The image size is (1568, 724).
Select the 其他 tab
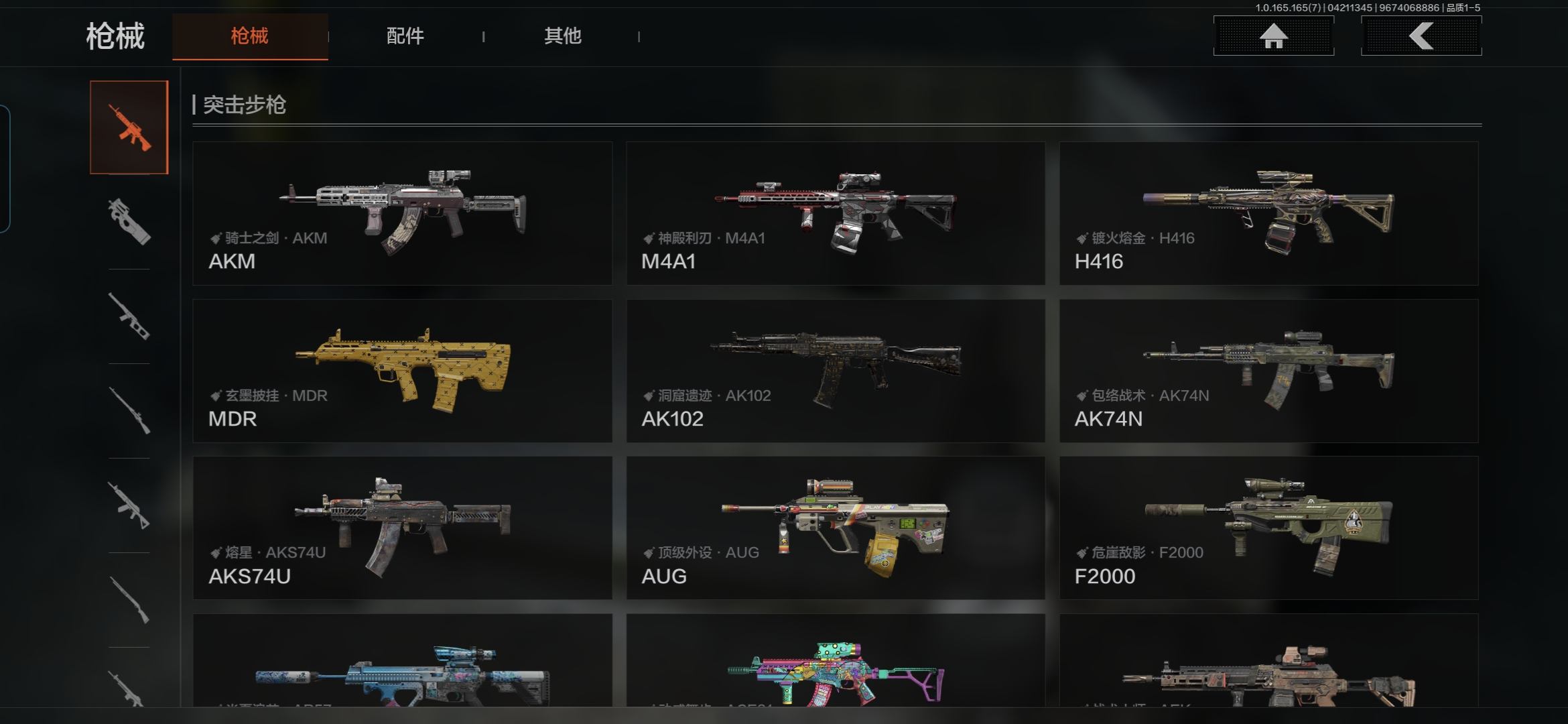(x=562, y=36)
